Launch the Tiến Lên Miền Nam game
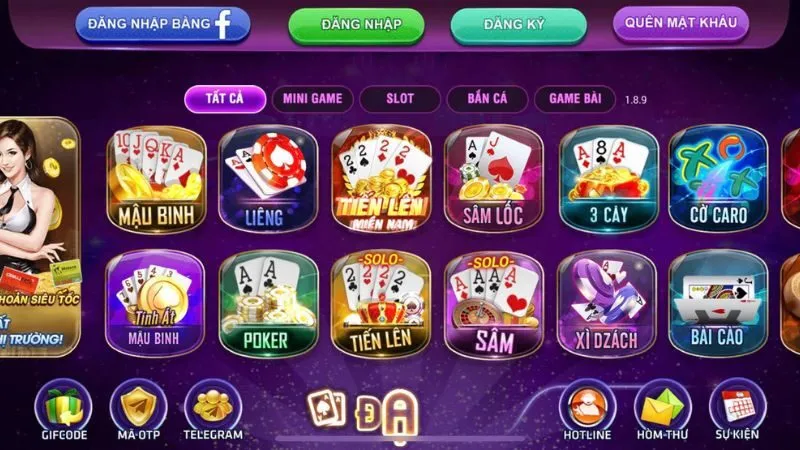Image resolution: width=800 pixels, height=450 pixels. (x=381, y=178)
